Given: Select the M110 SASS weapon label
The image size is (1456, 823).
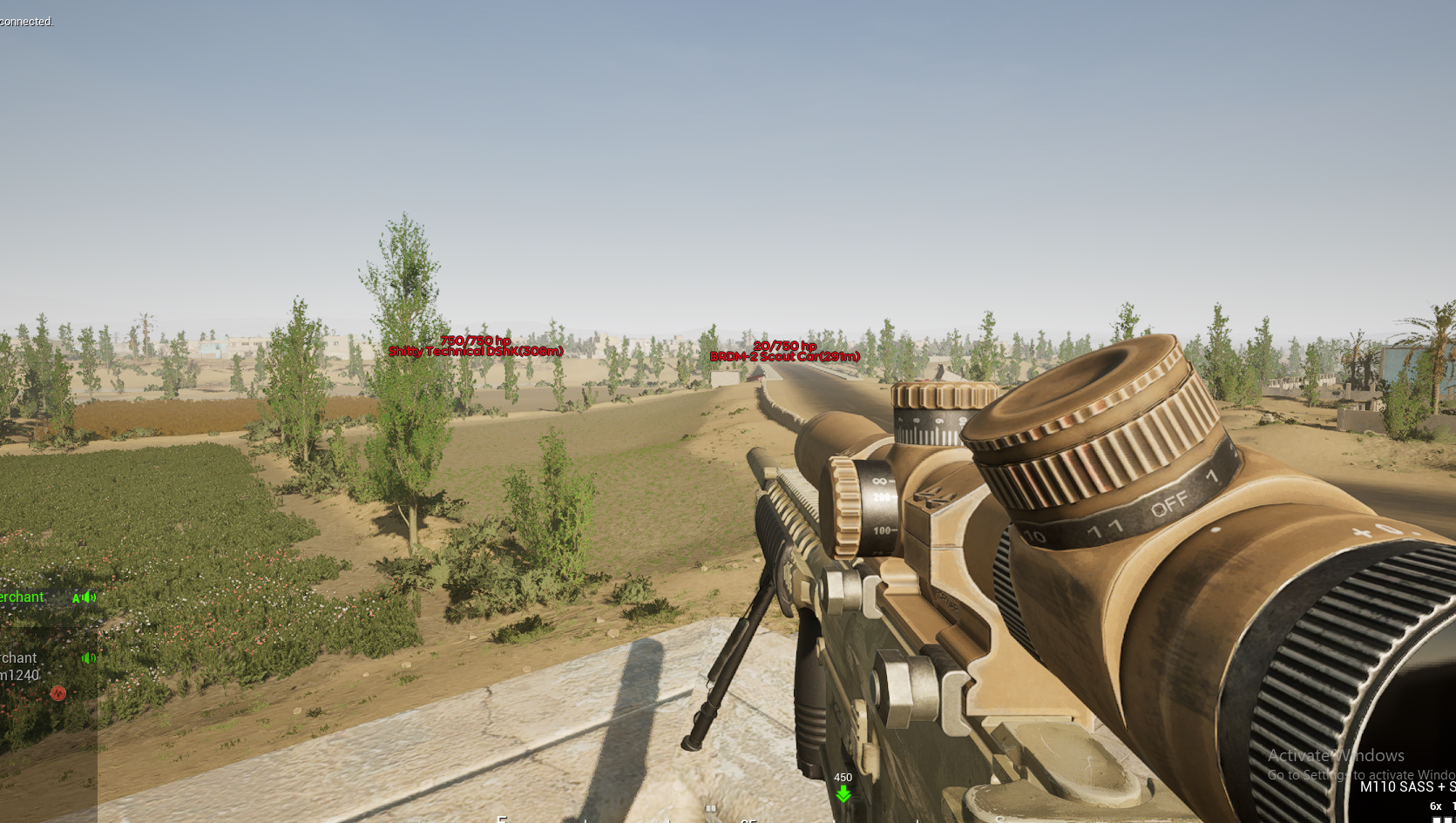Looking at the screenshot, I should (x=1406, y=786).
